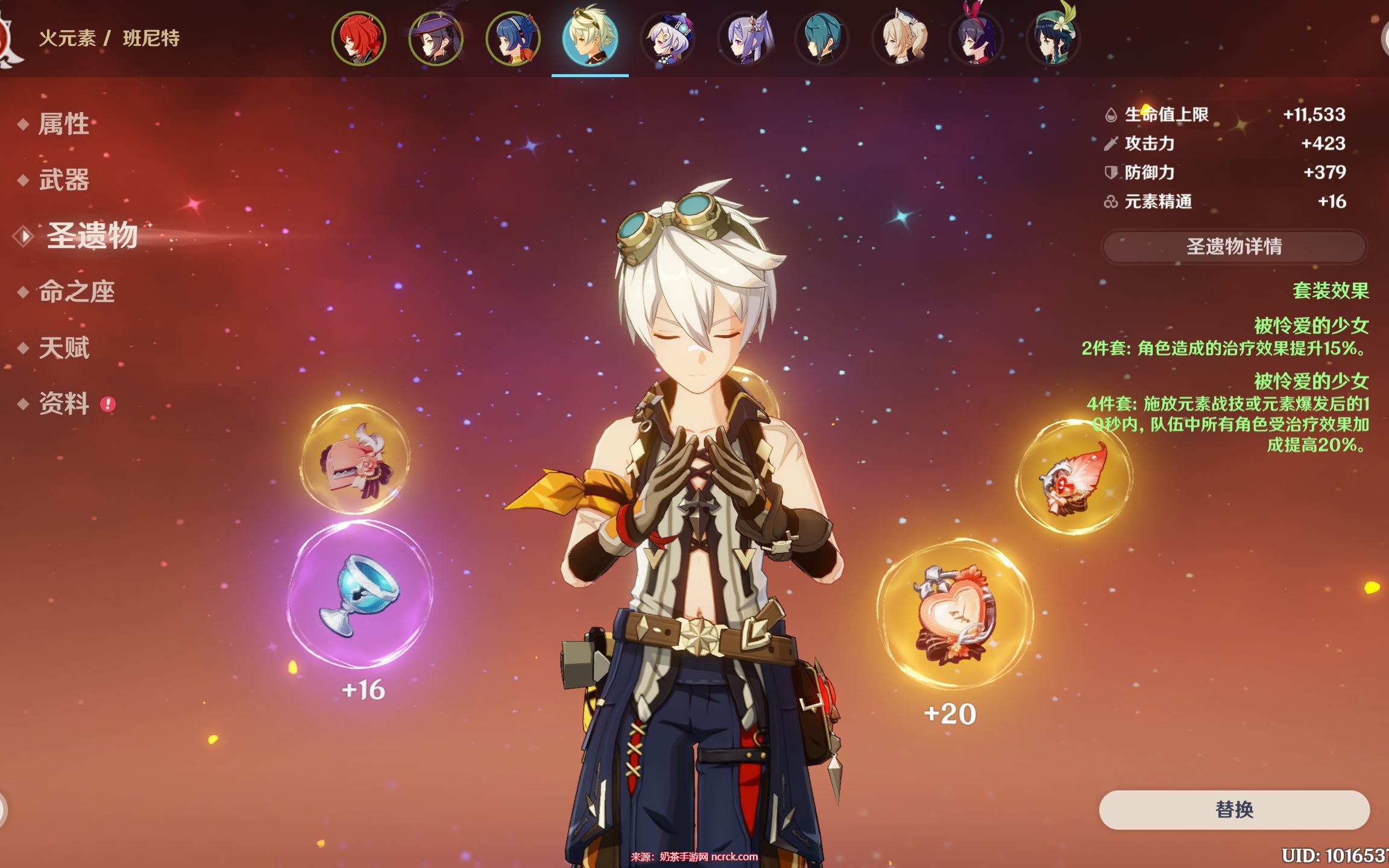Pick the purple-haired Keqing portrait

pyautogui.click(x=745, y=39)
